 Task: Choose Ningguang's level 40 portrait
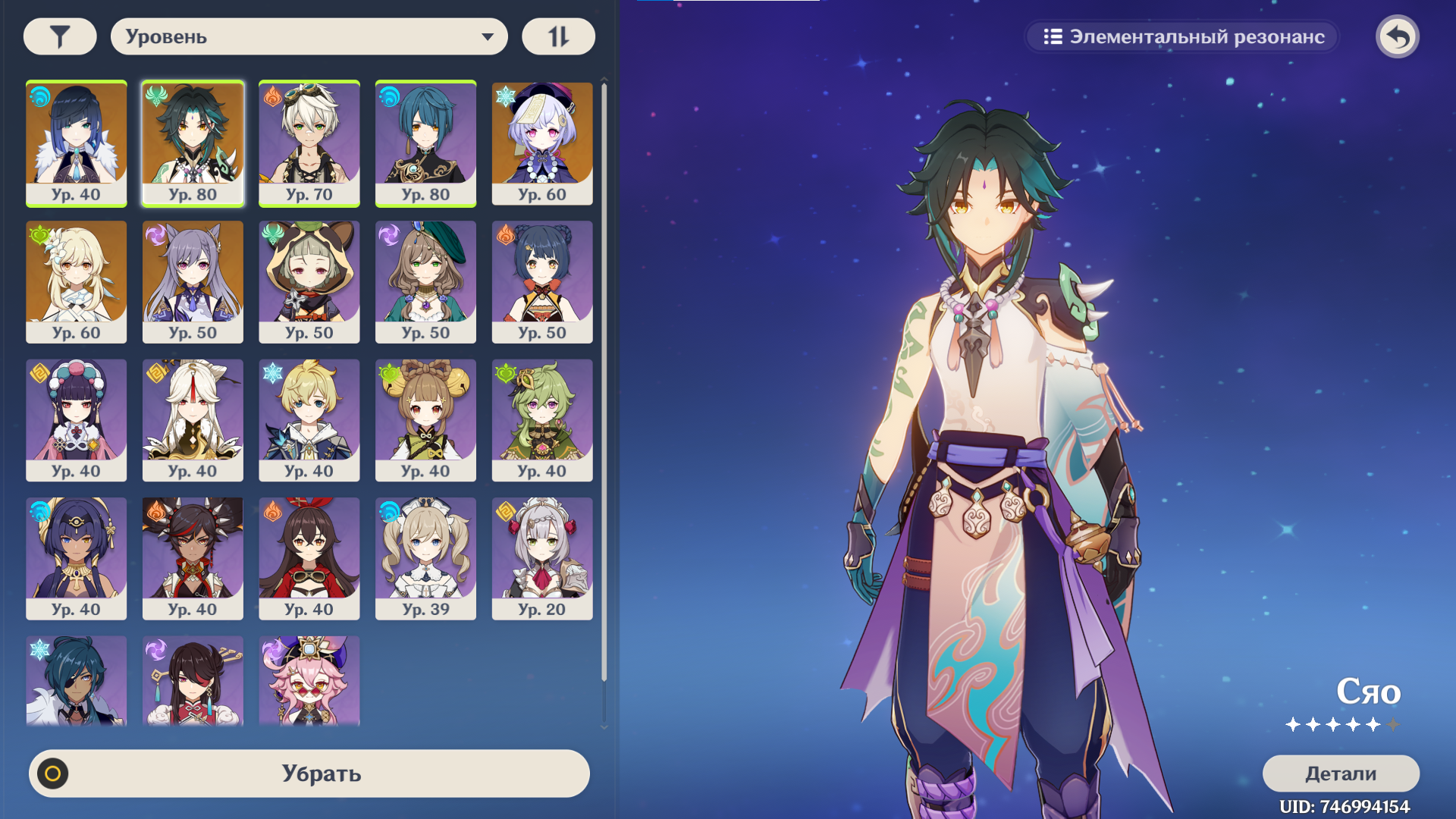coord(193,419)
